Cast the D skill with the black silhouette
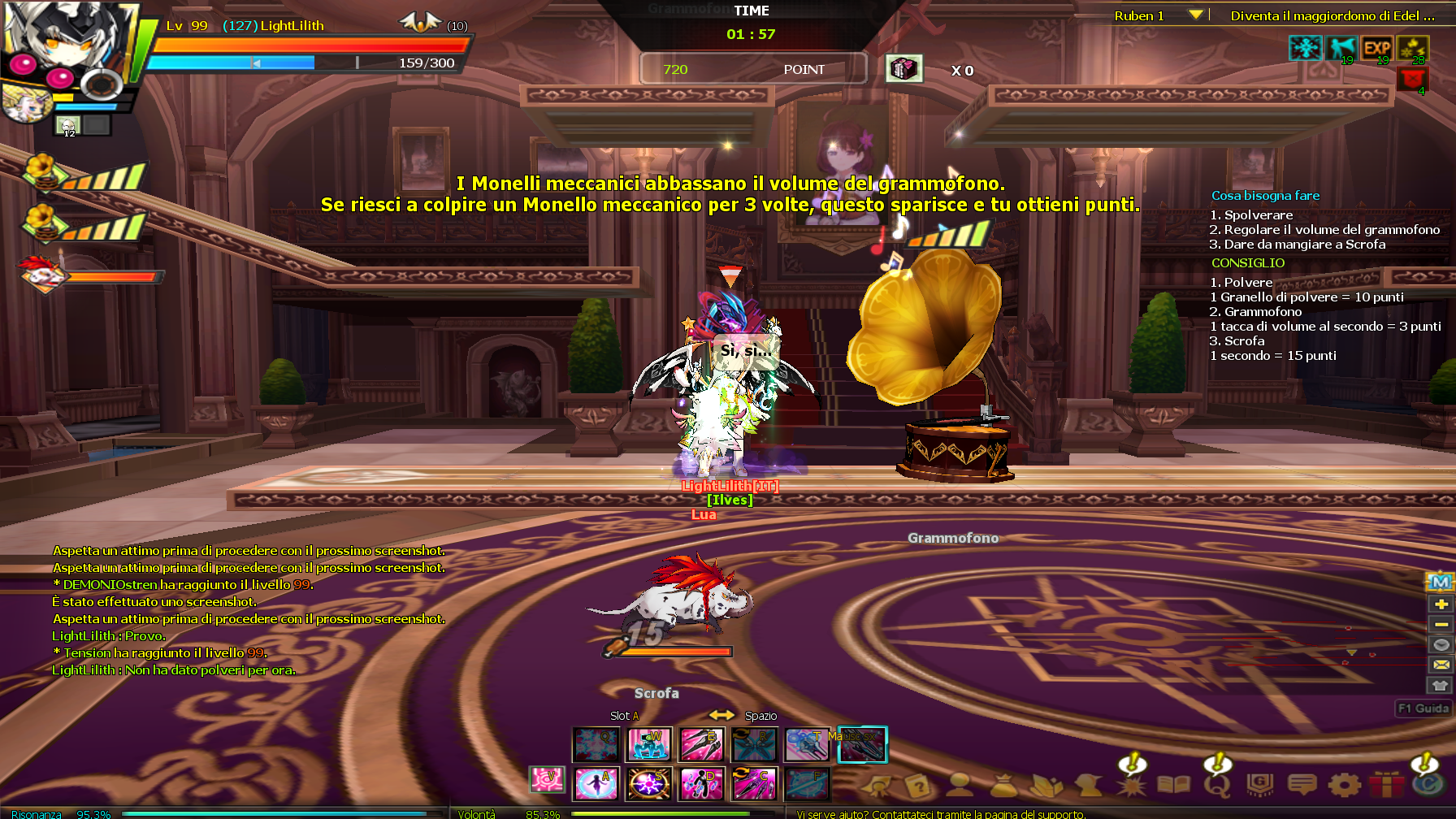 [701, 784]
